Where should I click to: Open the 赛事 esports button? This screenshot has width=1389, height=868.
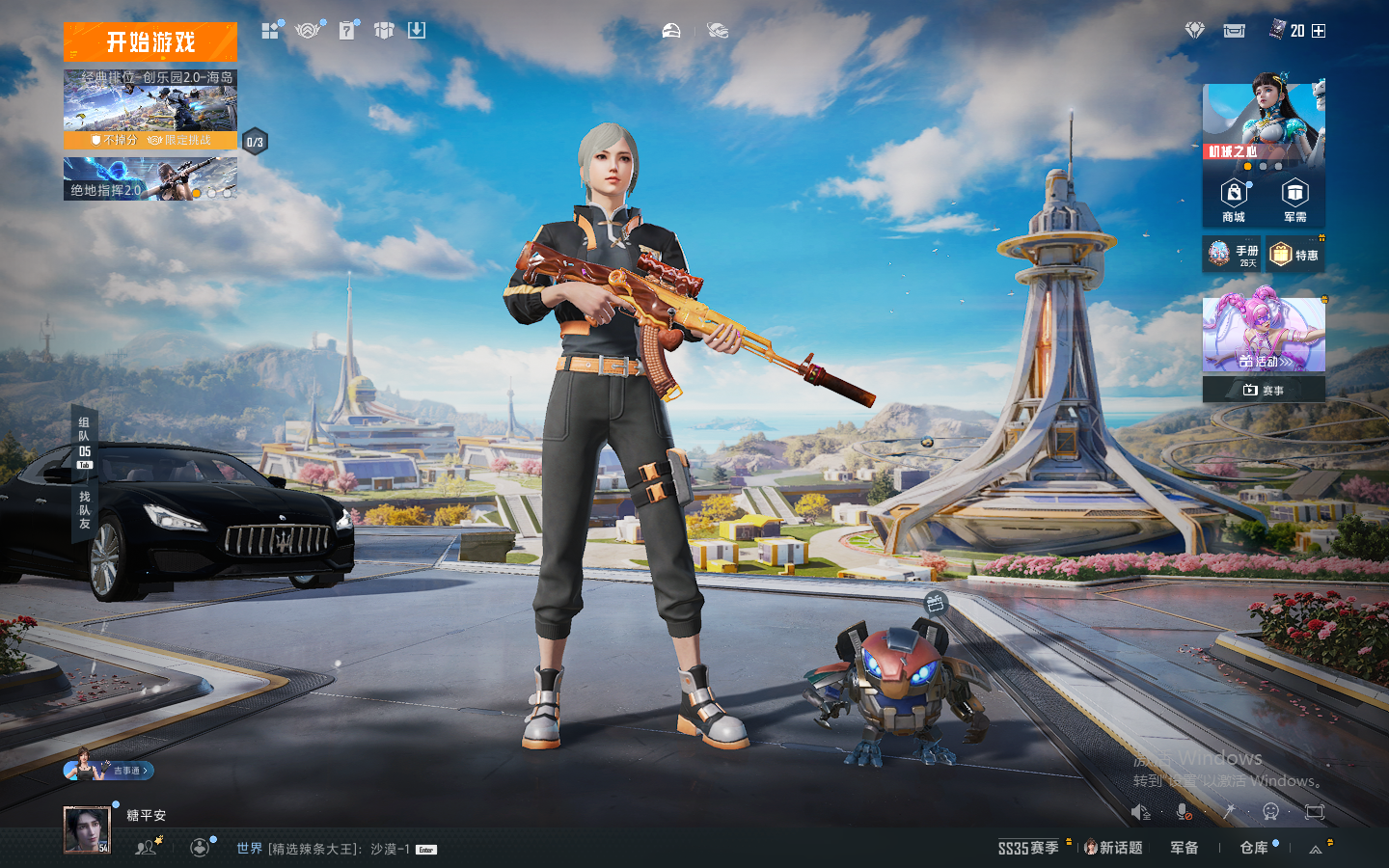(1264, 390)
